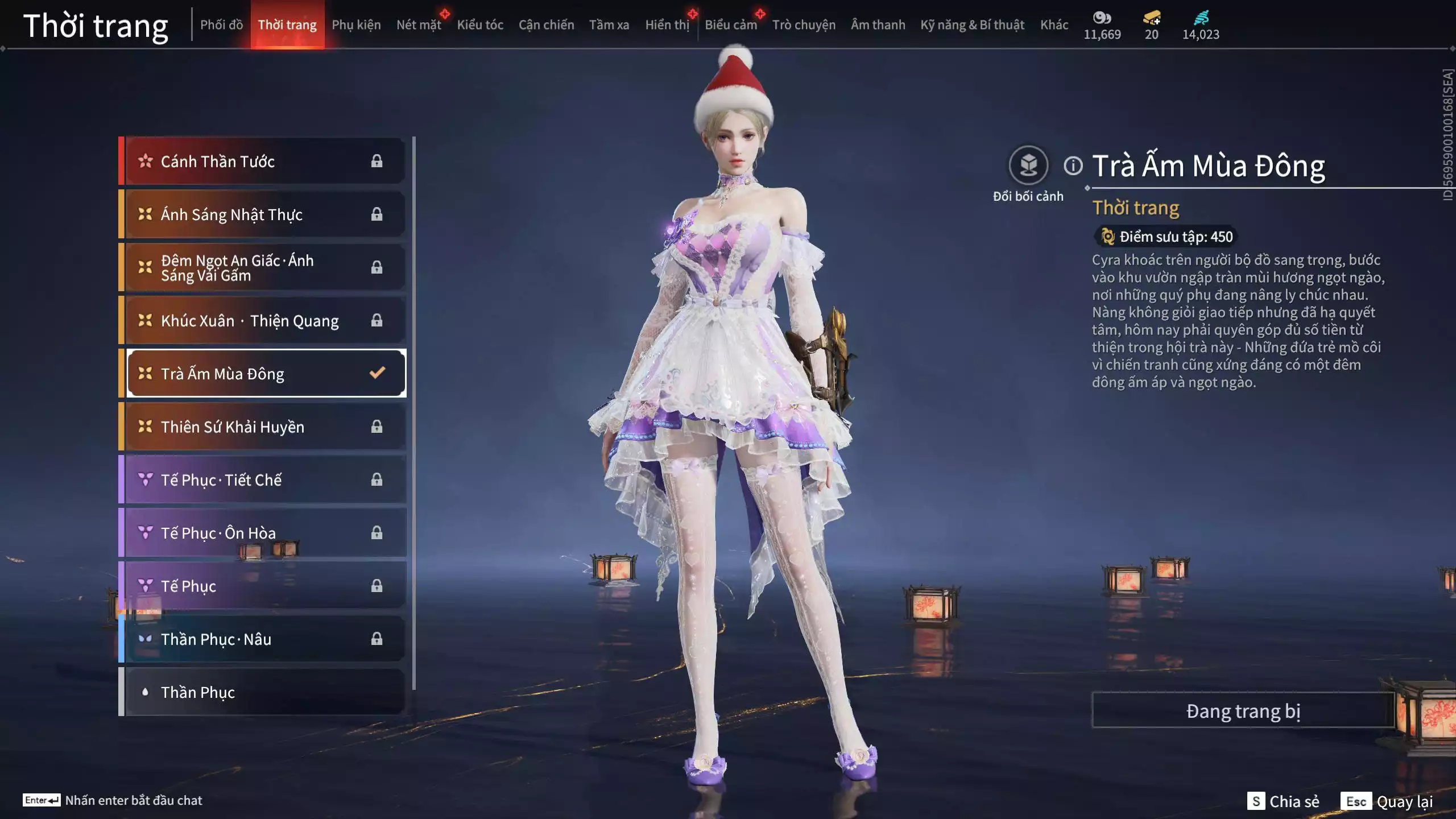The height and width of the screenshot is (819, 1456).
Task: Open the Cận chiến tab
Action: point(546,25)
